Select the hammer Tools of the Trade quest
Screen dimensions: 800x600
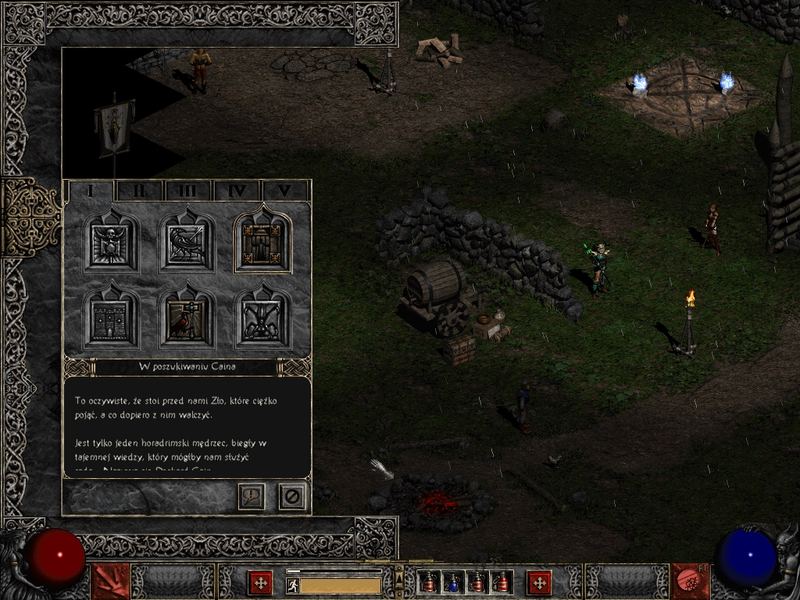(187, 318)
